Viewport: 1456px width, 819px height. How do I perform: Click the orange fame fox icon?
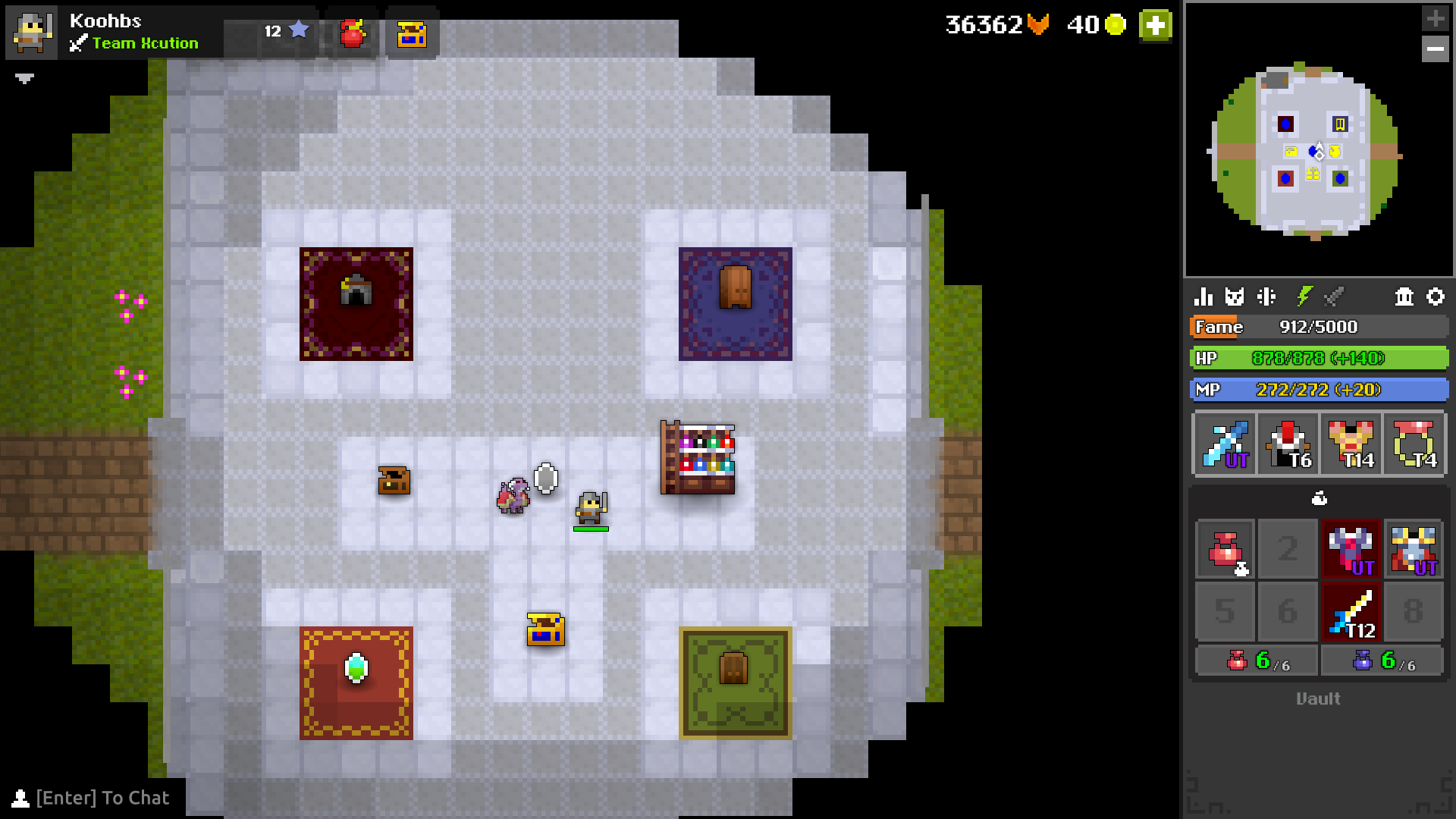[x=1036, y=25]
